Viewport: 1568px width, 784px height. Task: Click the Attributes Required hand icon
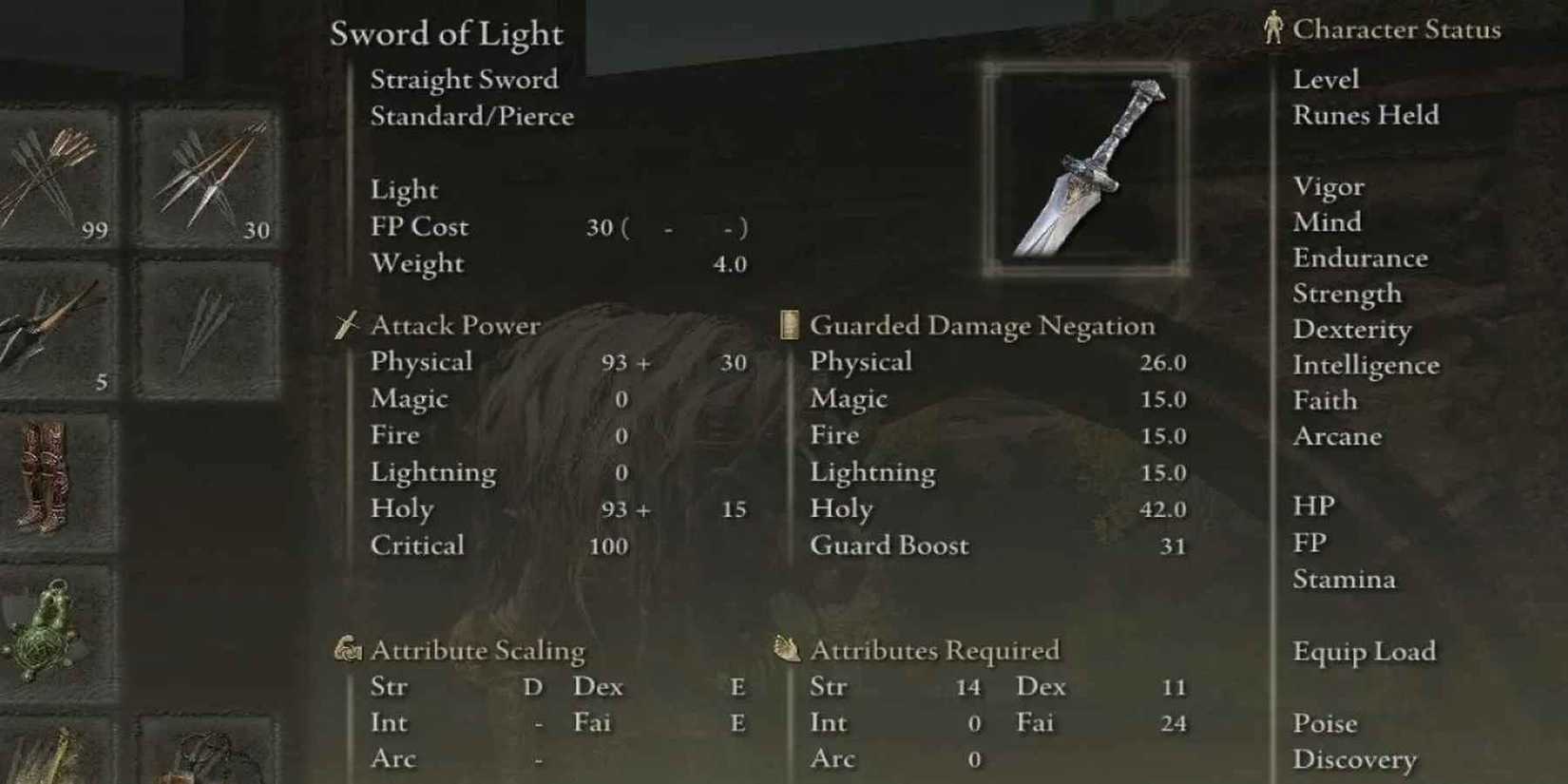(785, 650)
